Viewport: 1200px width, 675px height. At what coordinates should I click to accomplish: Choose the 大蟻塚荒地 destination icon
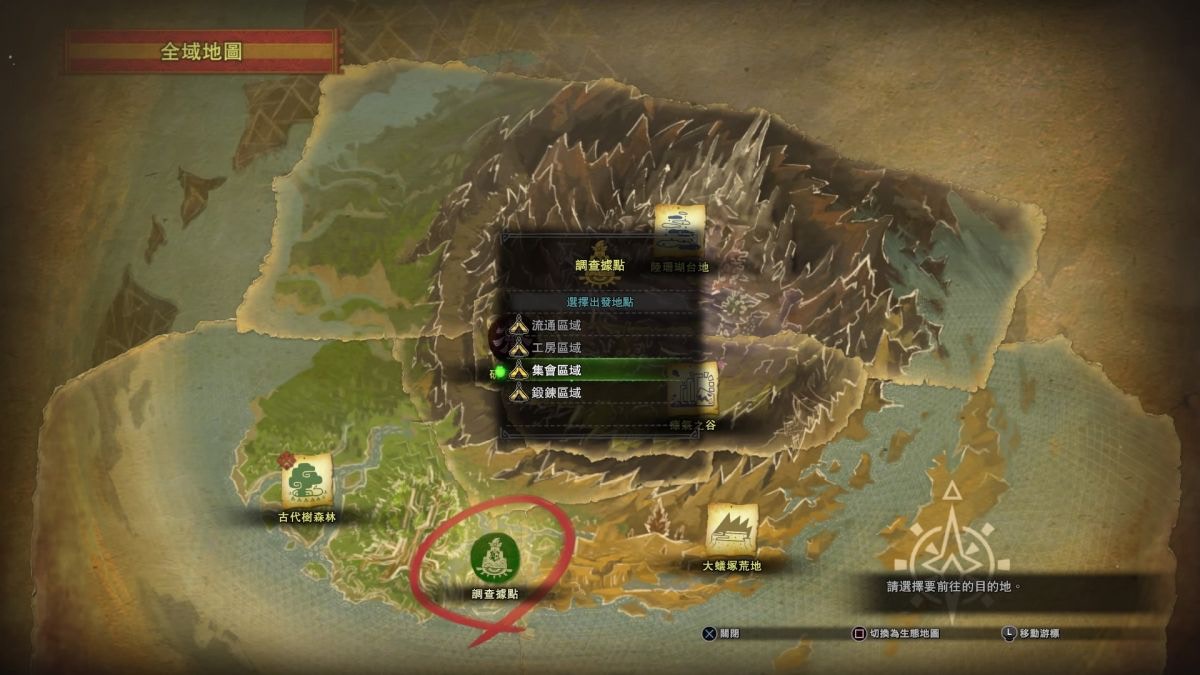(x=732, y=528)
